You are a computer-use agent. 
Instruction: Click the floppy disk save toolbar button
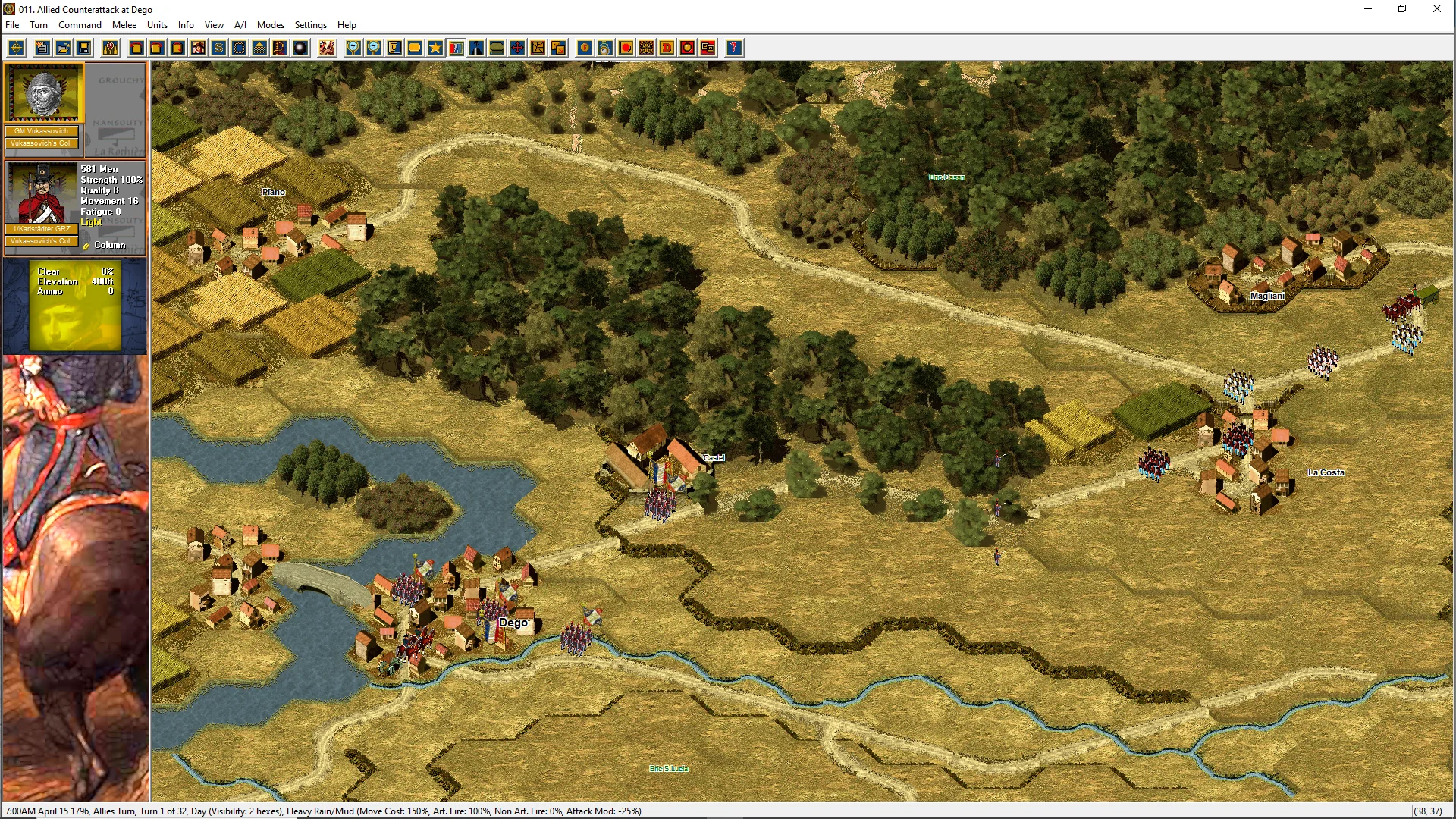pyautogui.click(x=84, y=49)
